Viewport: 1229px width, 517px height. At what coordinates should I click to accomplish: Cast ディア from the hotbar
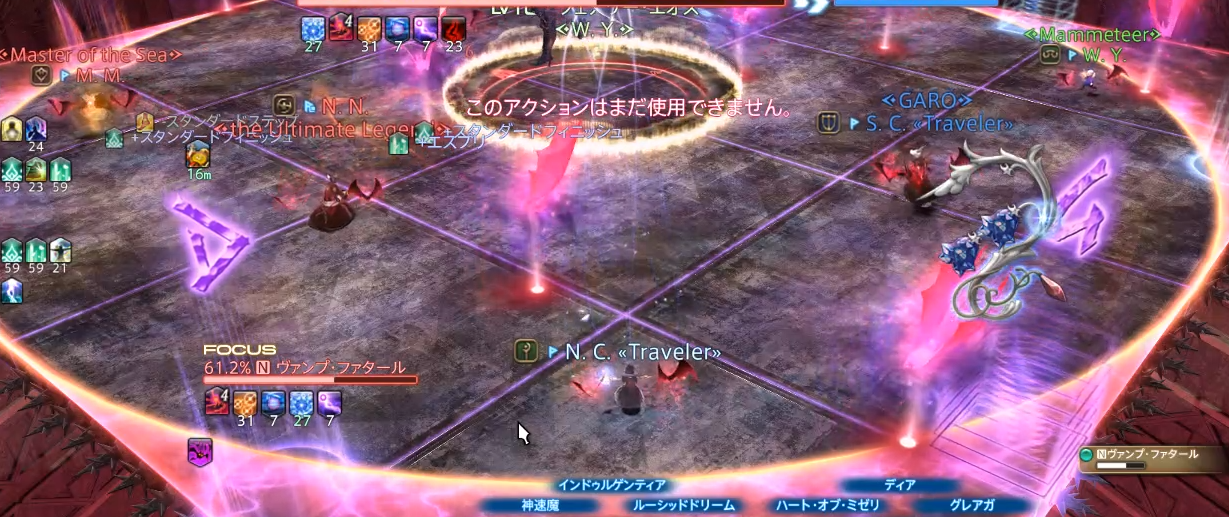click(899, 486)
